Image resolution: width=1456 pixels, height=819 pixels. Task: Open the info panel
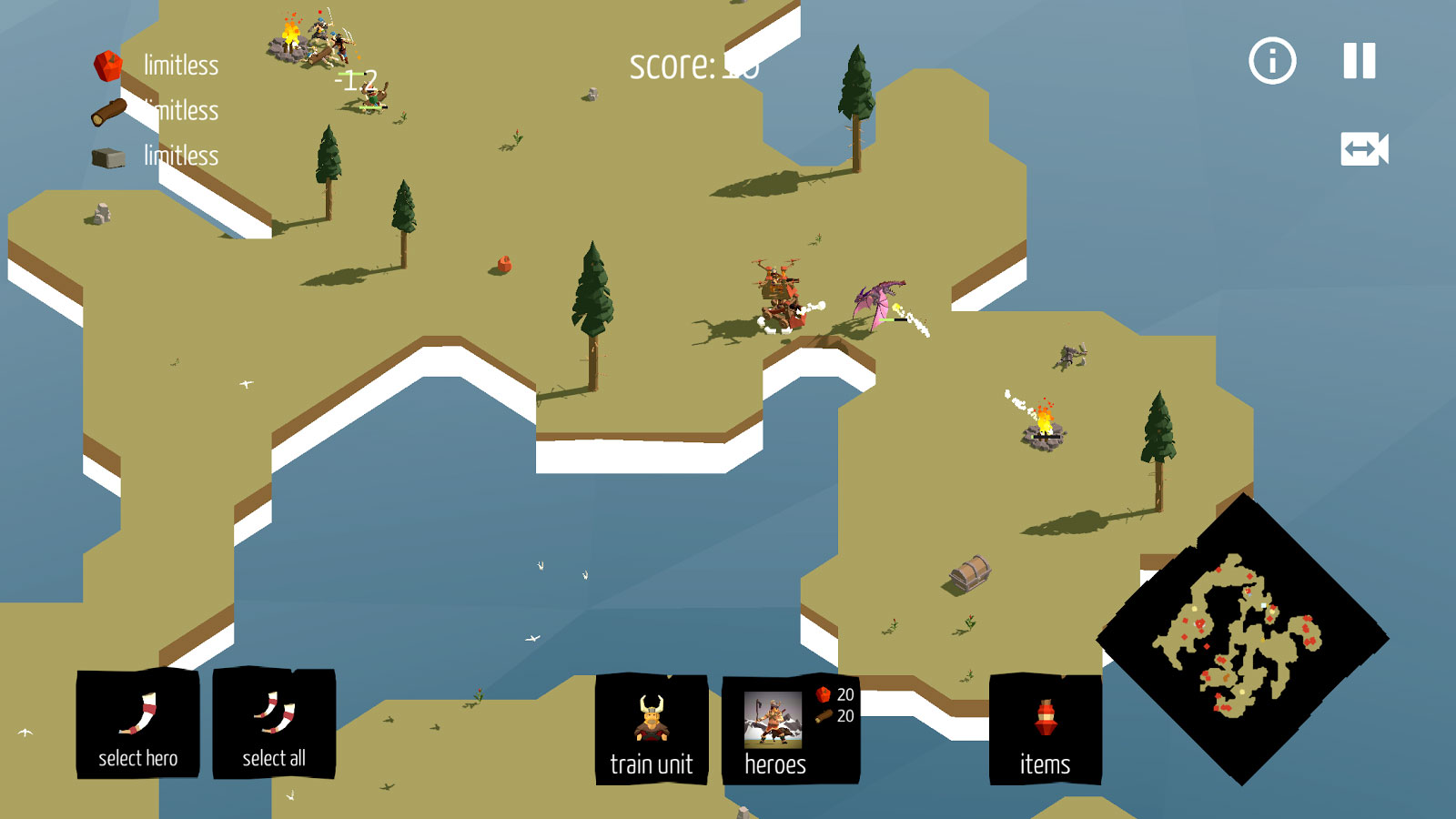[x=1271, y=61]
